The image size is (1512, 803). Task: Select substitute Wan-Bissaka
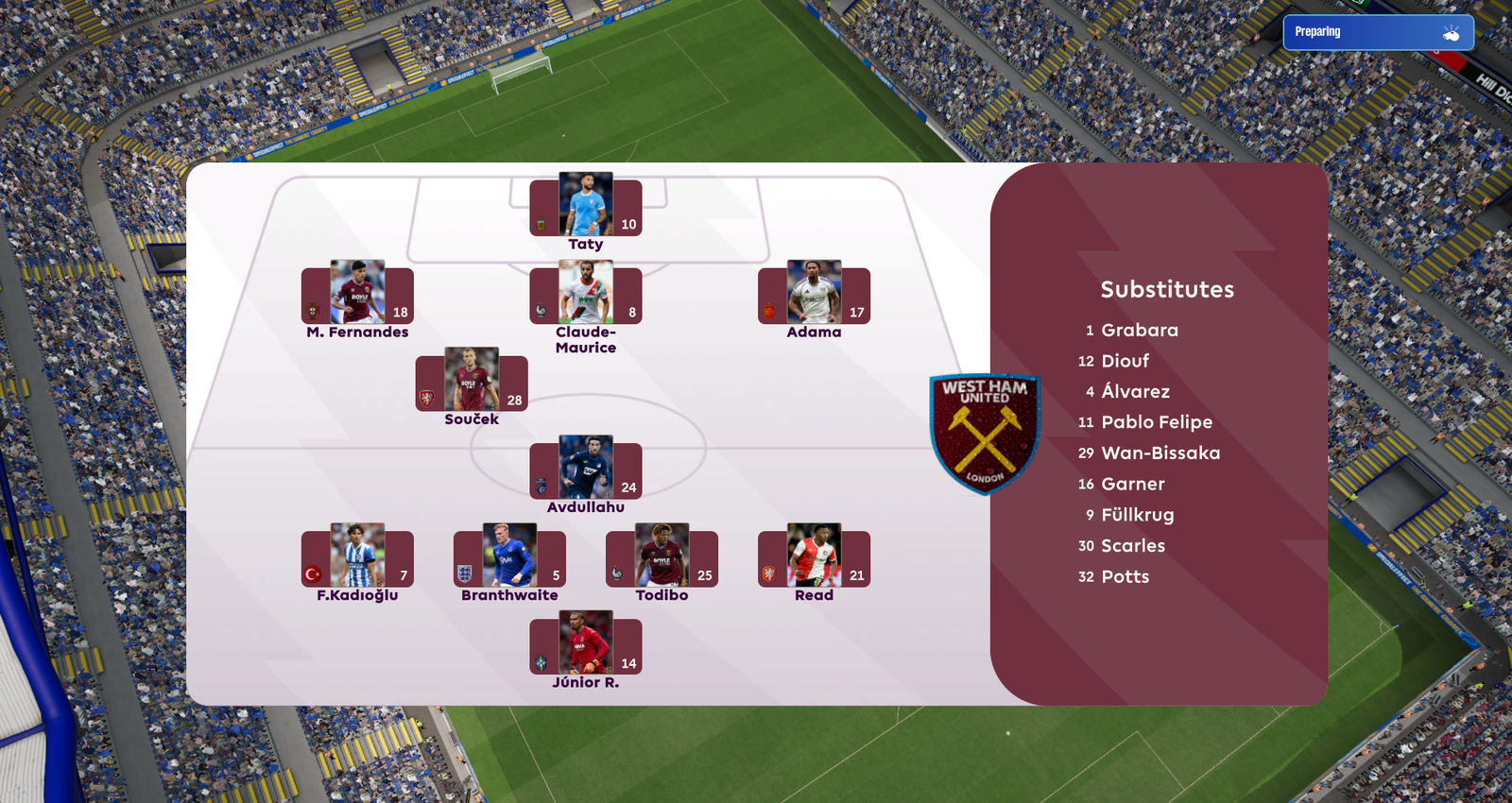pos(1160,453)
